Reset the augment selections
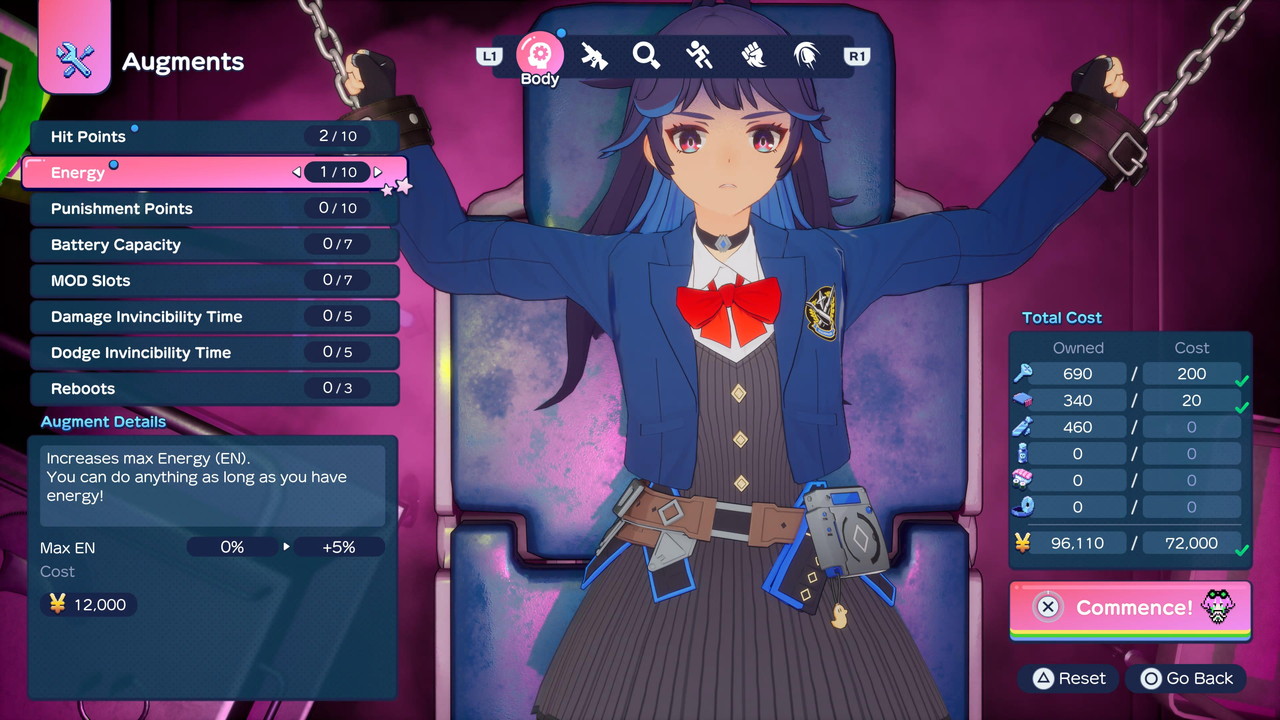This screenshot has width=1280, height=720. [1069, 679]
